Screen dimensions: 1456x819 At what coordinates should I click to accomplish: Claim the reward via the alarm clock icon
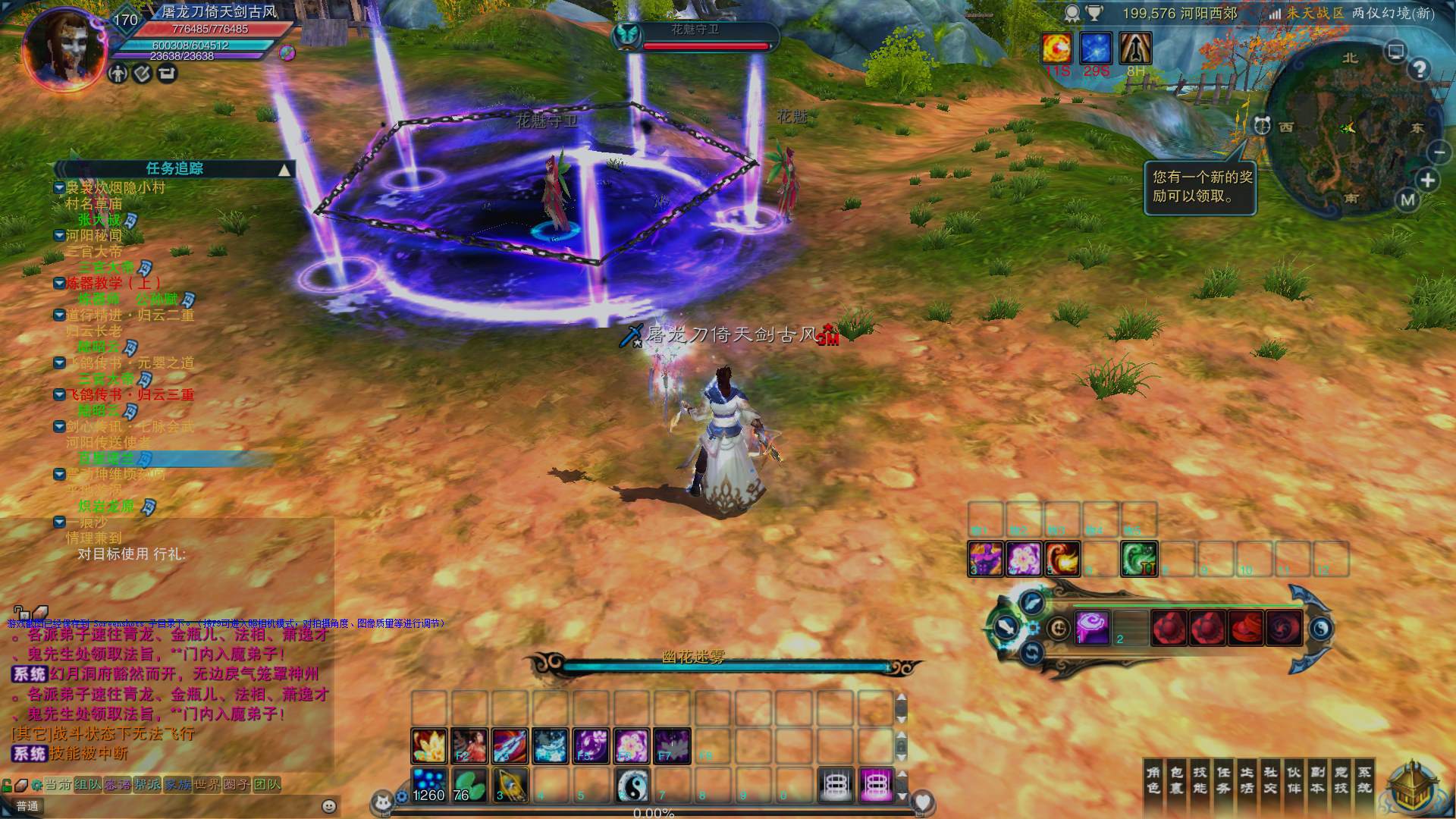click(1262, 126)
